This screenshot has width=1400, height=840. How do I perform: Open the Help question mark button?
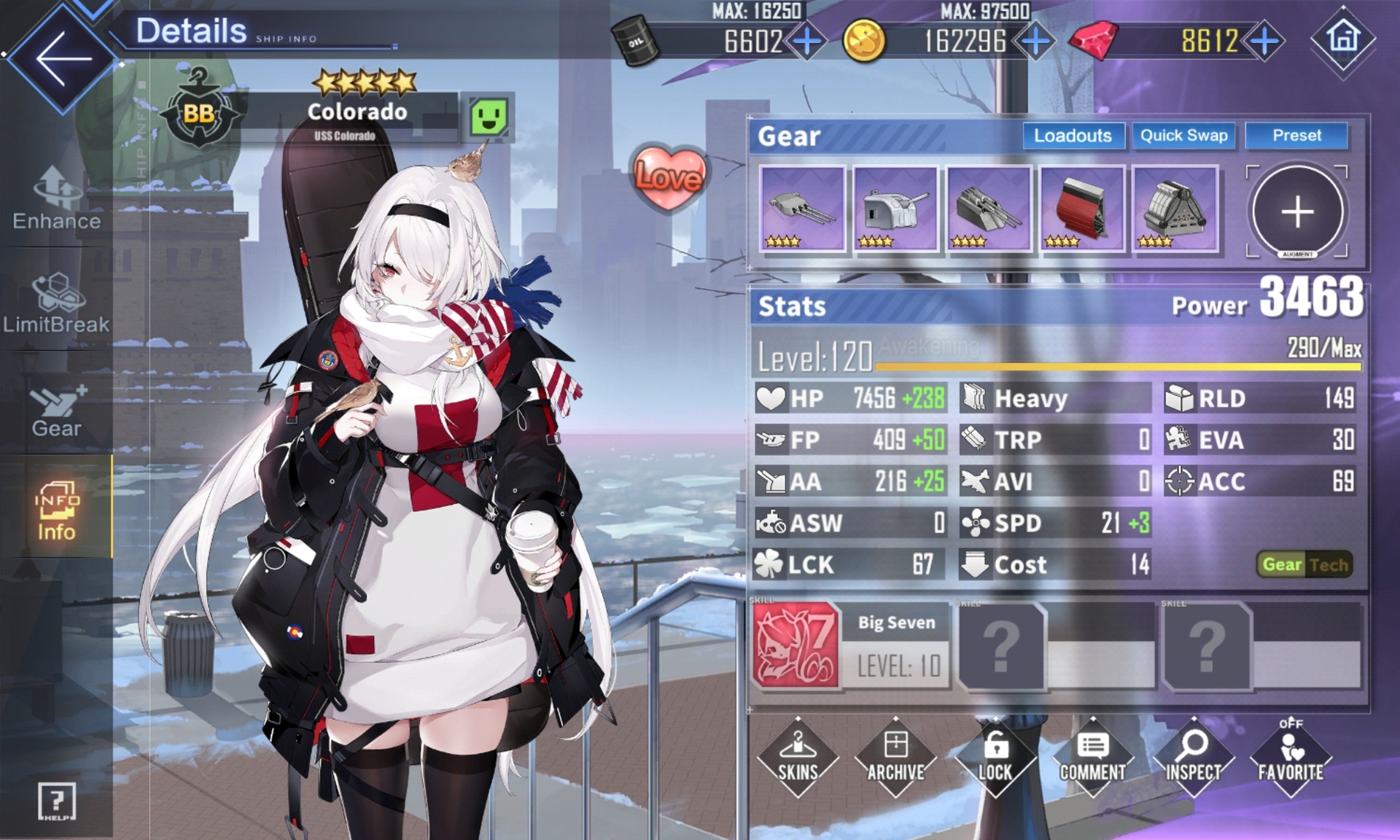point(57,801)
